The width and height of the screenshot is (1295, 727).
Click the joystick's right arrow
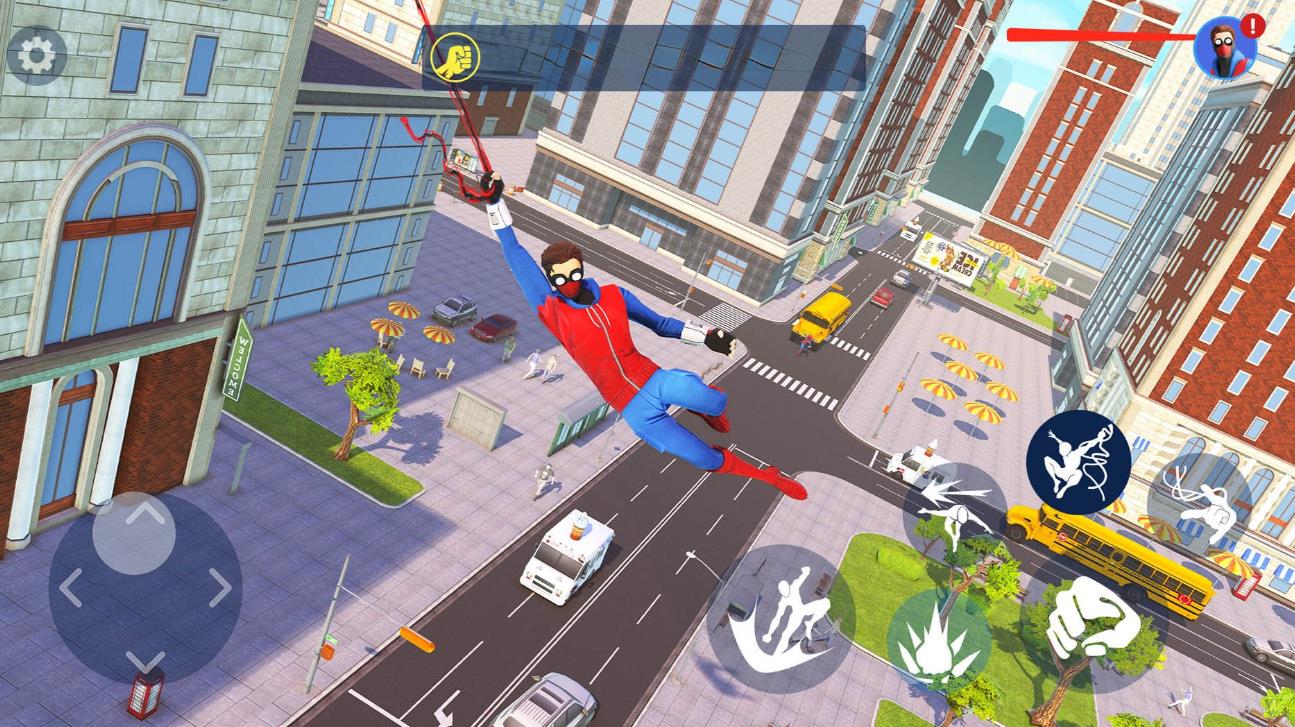tap(220, 588)
